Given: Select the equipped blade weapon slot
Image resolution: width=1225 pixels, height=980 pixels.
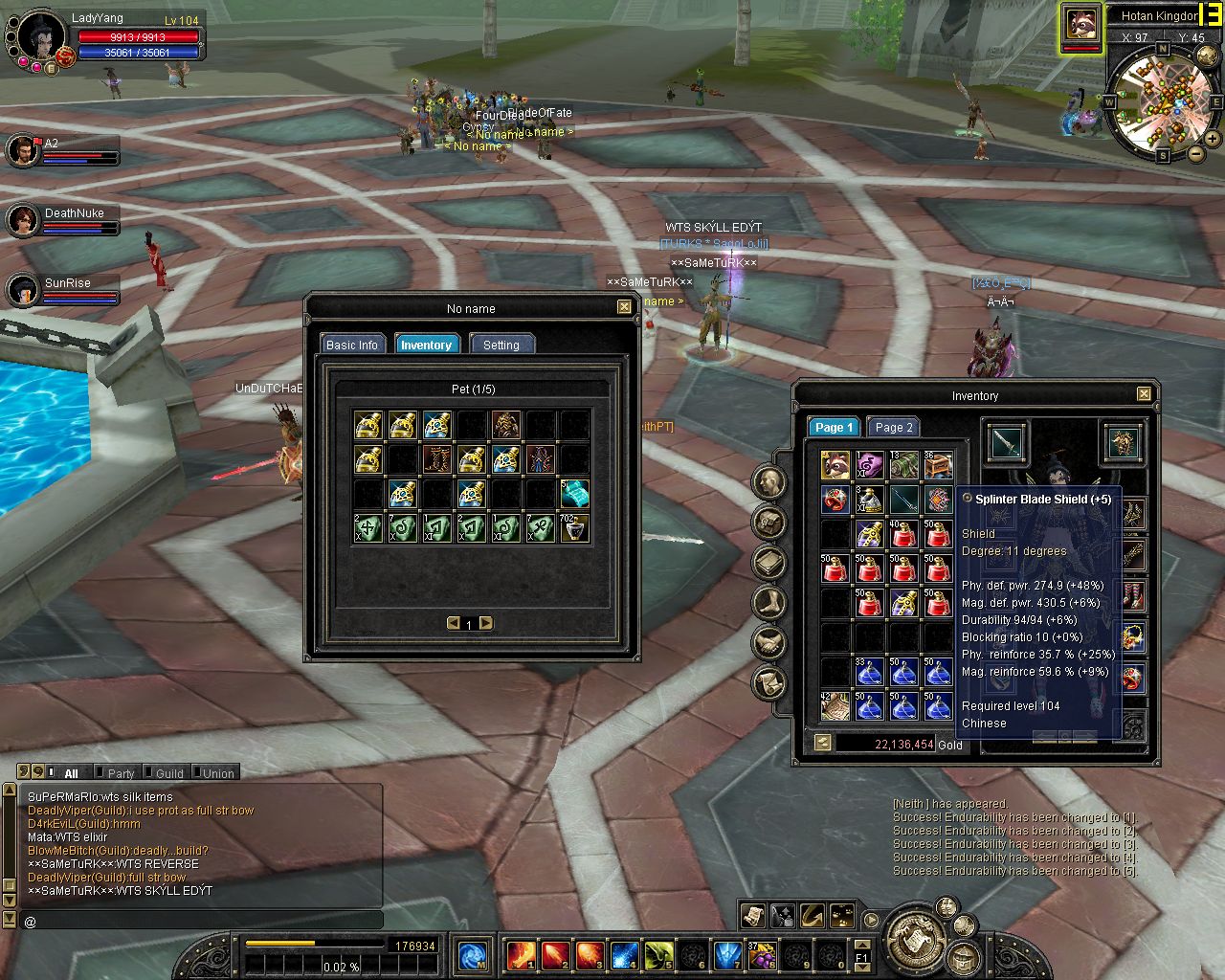Looking at the screenshot, I should [1006, 442].
